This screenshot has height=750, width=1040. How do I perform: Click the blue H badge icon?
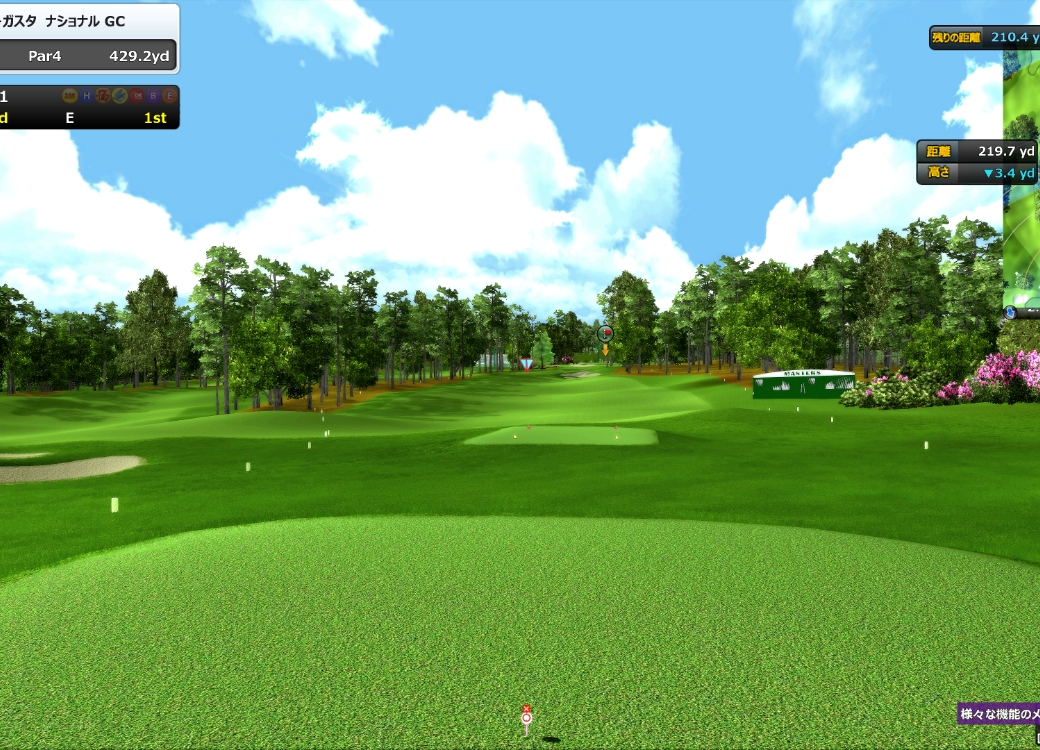(87, 96)
